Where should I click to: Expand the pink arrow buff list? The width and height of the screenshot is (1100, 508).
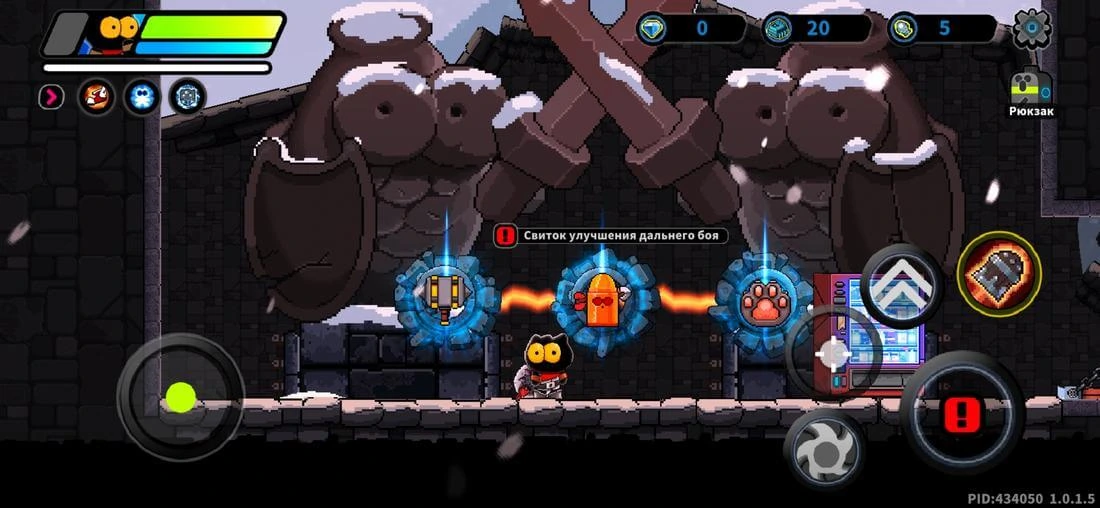click(51, 97)
